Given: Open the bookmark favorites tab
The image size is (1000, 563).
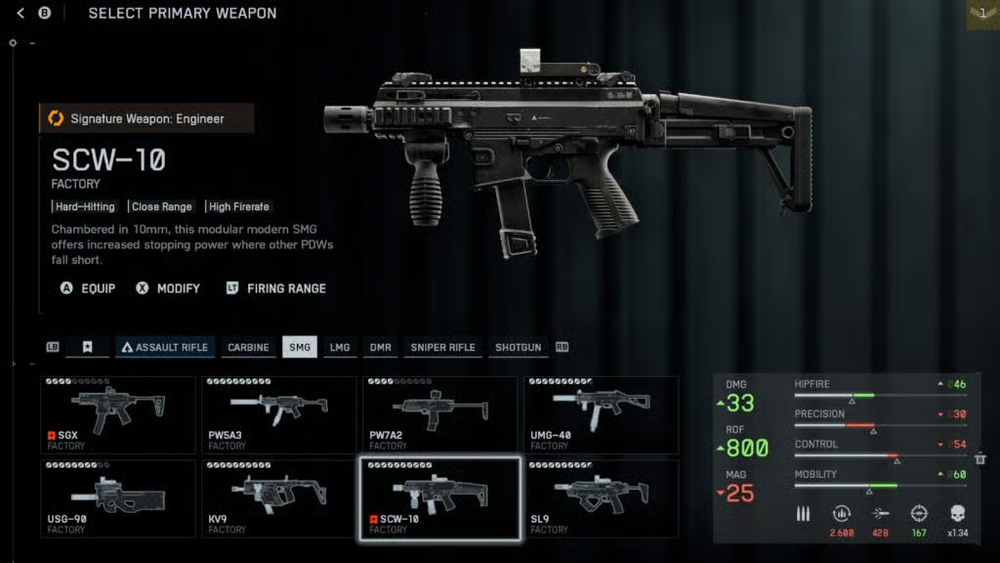Looking at the screenshot, I should coord(88,347).
